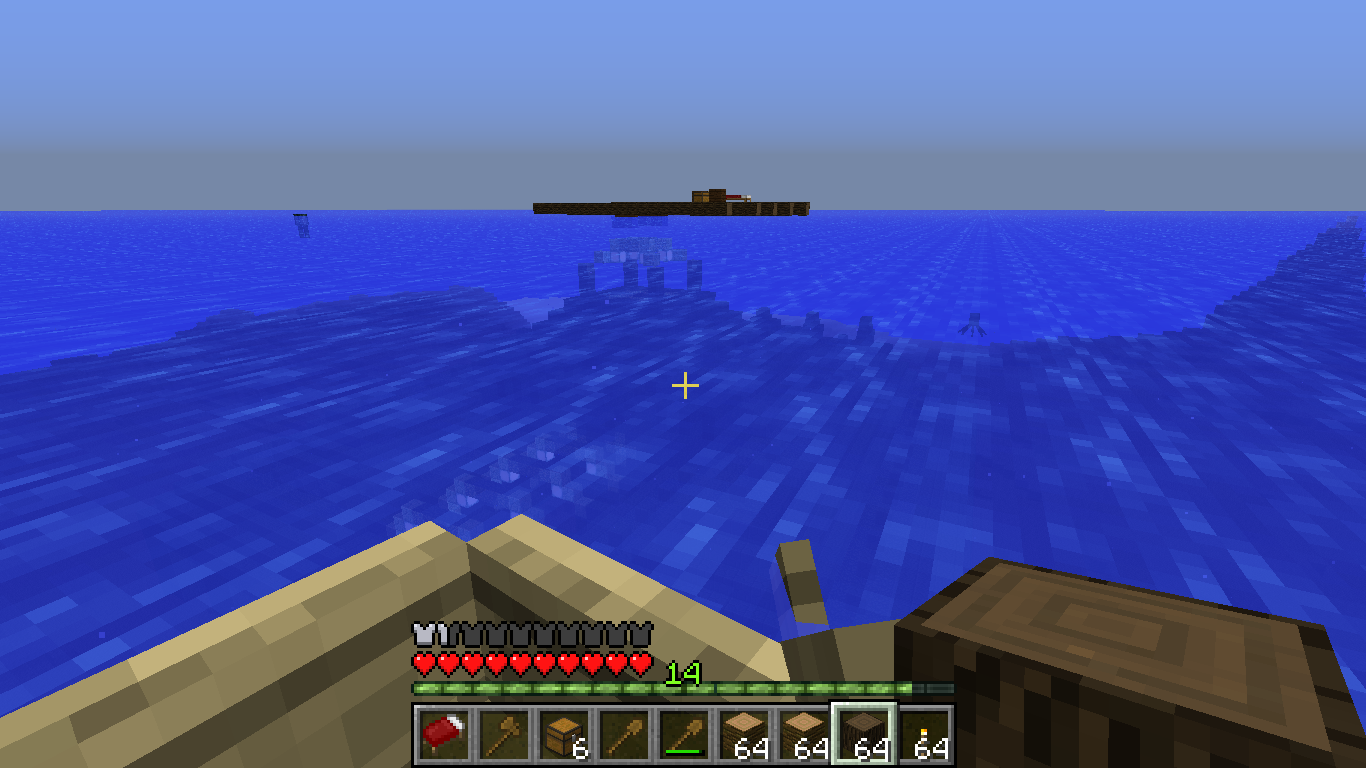Click the highlighted dark log stack slot
1366x768 pixels.
(x=863, y=736)
